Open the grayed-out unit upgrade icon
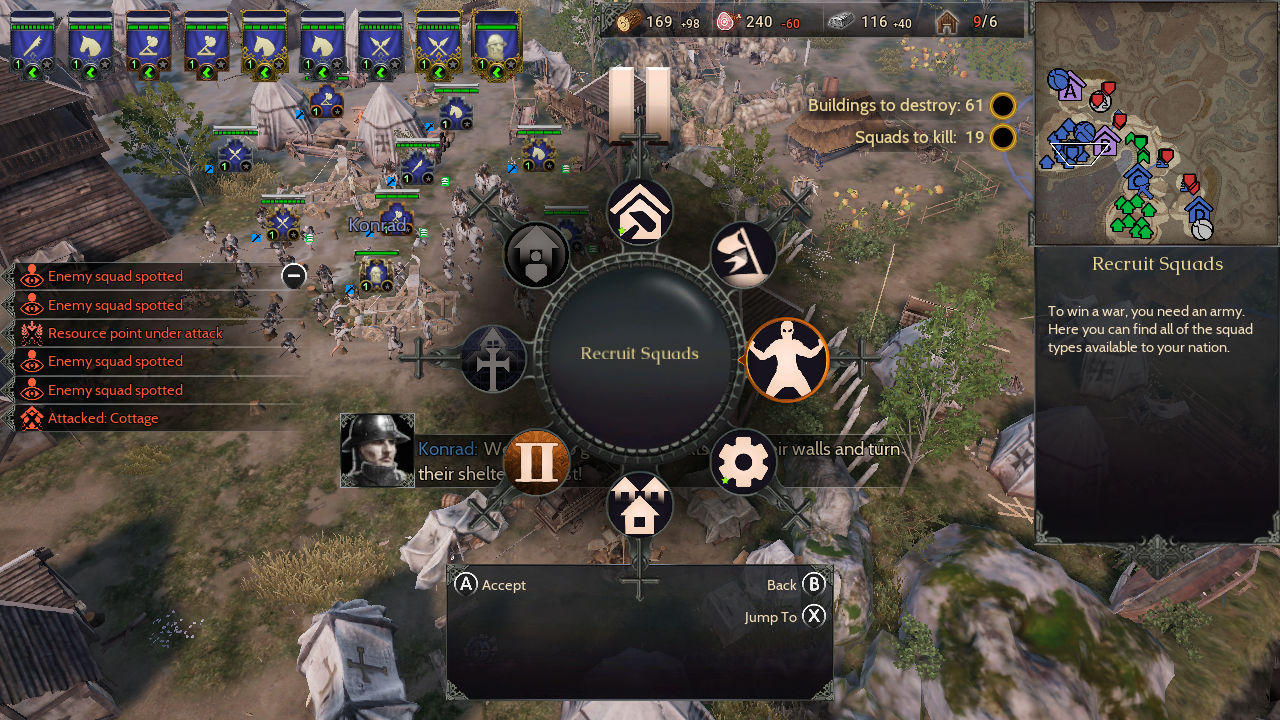The height and width of the screenshot is (720, 1280). click(x=537, y=254)
